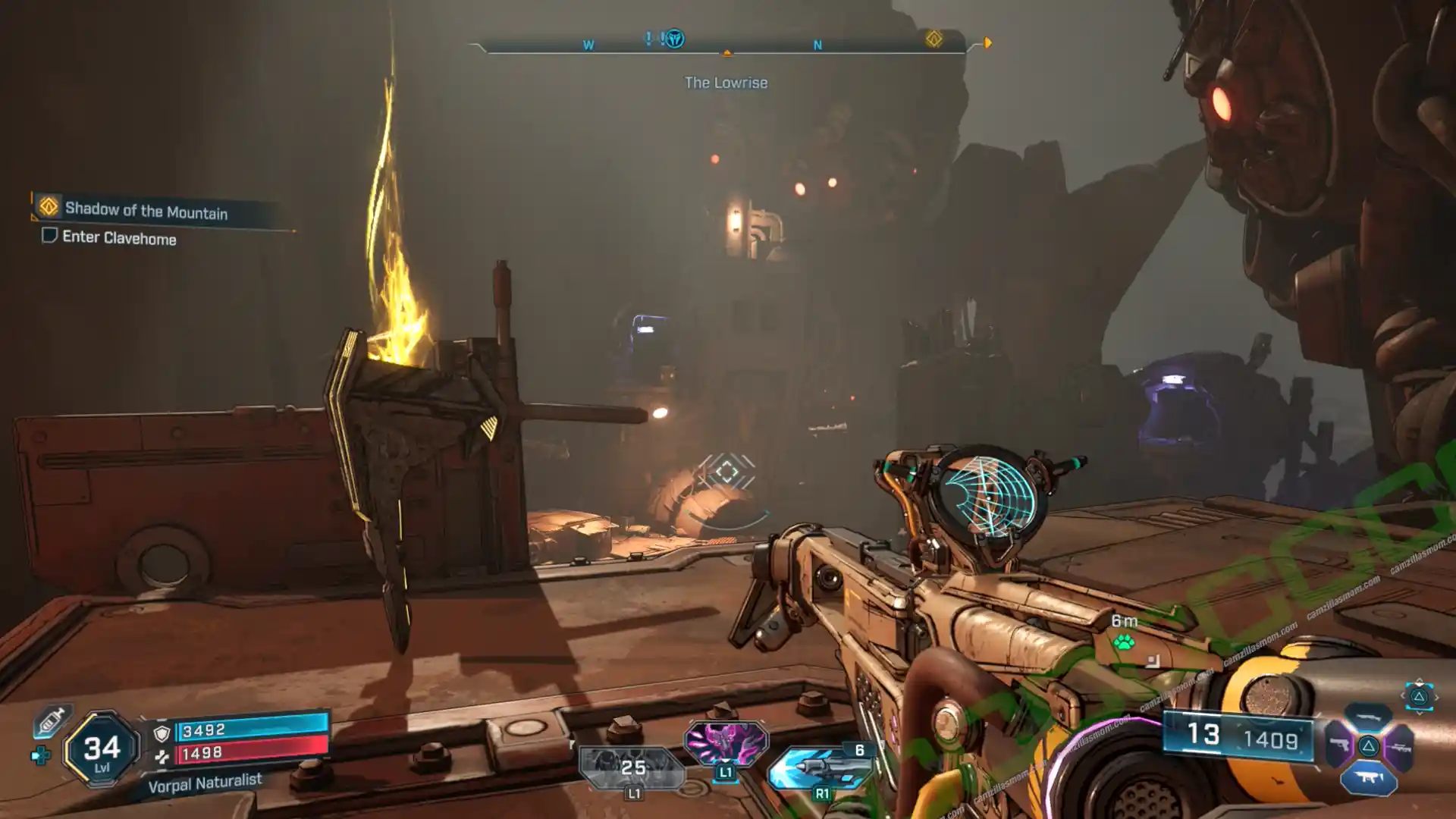Toggle the Enter Clavehome objective checkbox
1456x819 pixels.
(49, 235)
